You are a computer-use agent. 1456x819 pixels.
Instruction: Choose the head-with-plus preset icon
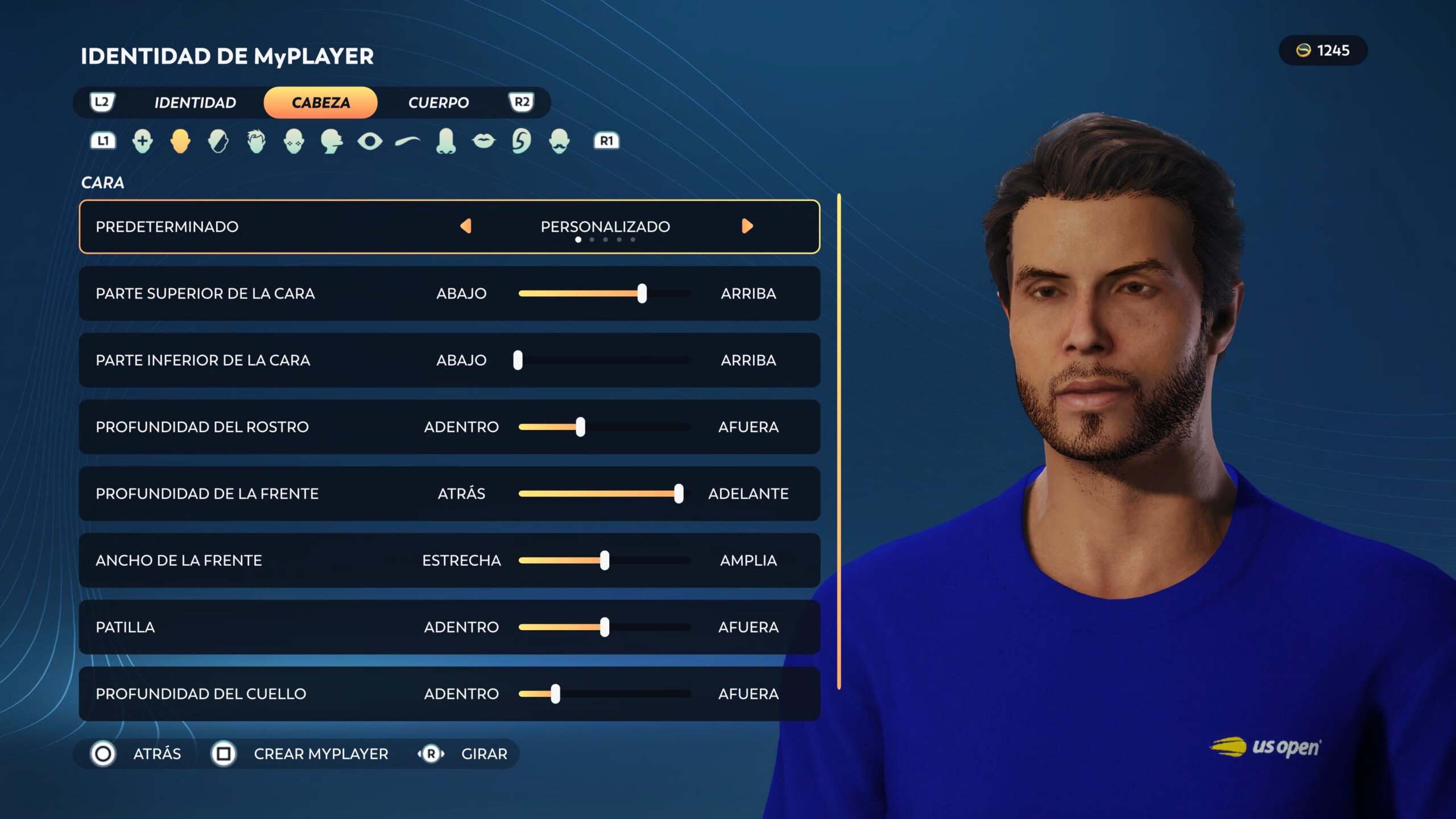point(142,141)
